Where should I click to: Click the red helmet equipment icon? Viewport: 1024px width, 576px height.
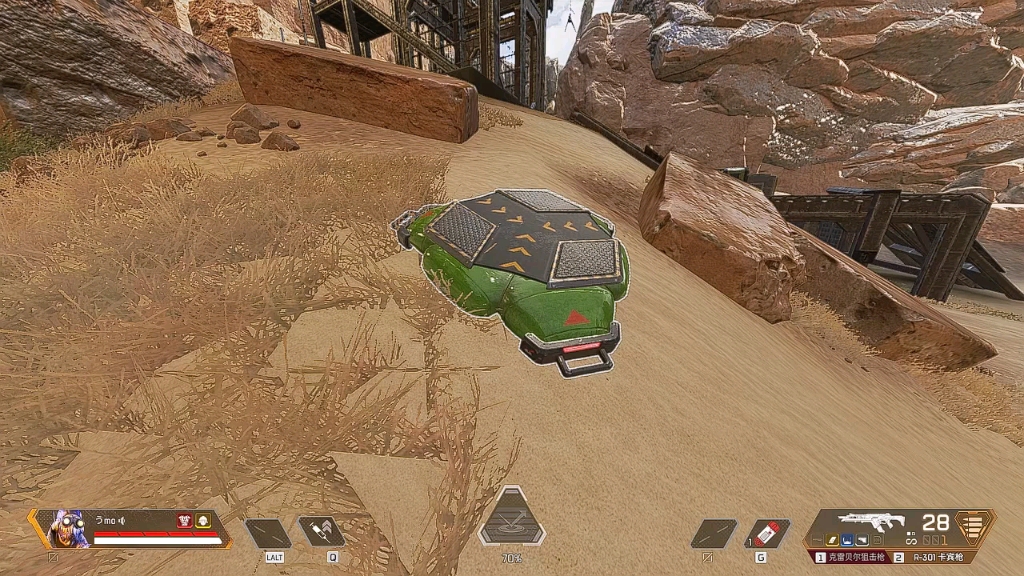[184, 520]
